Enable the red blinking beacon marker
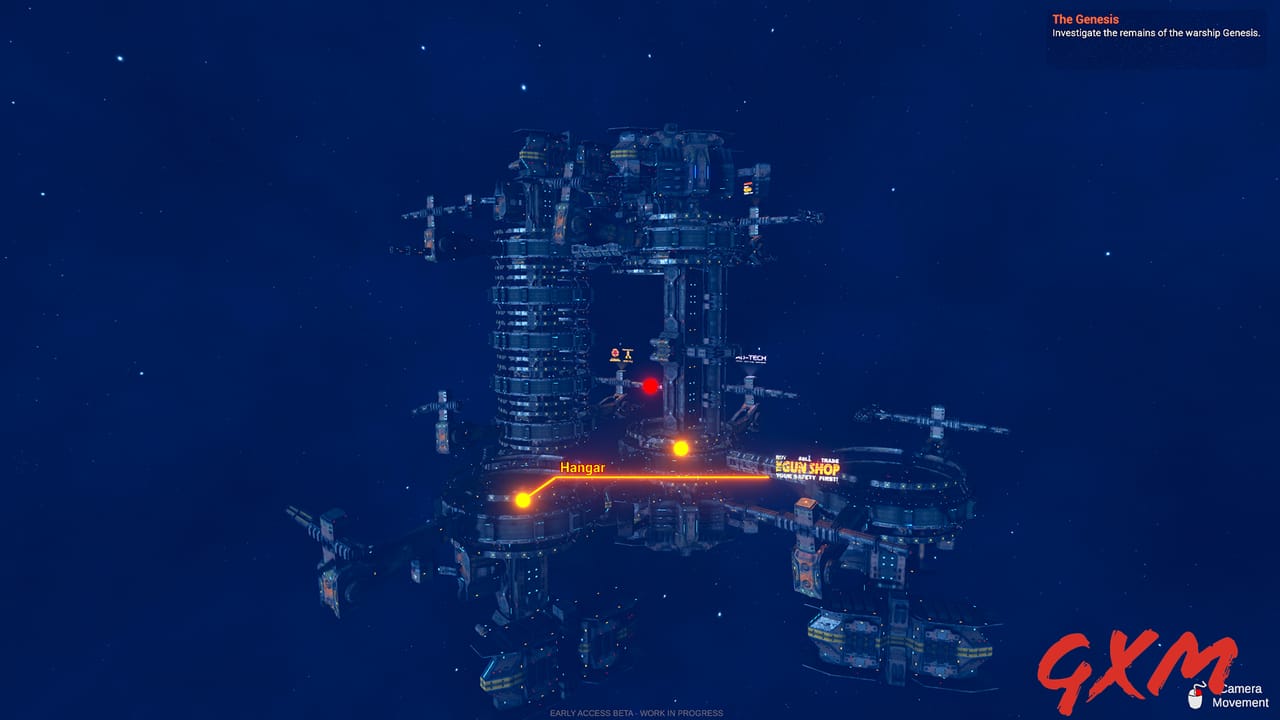 click(x=650, y=385)
